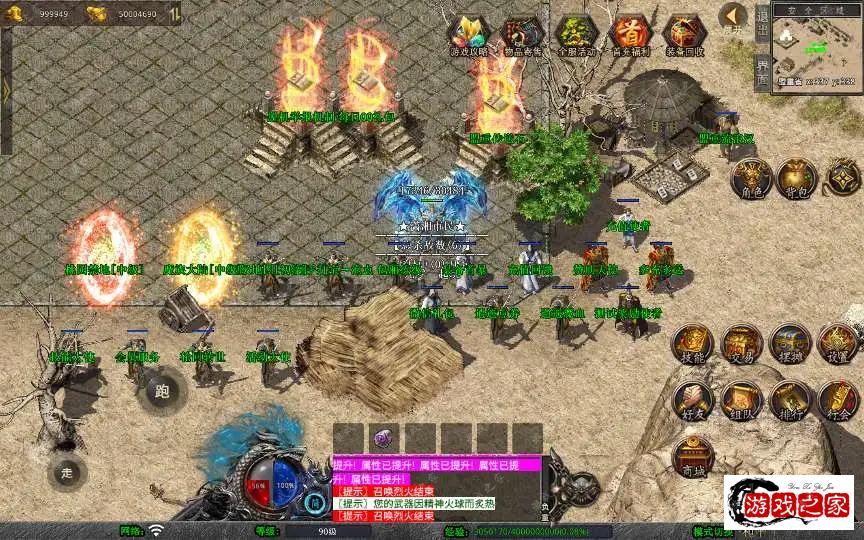Use the purple item in the hotbar

coord(384,438)
